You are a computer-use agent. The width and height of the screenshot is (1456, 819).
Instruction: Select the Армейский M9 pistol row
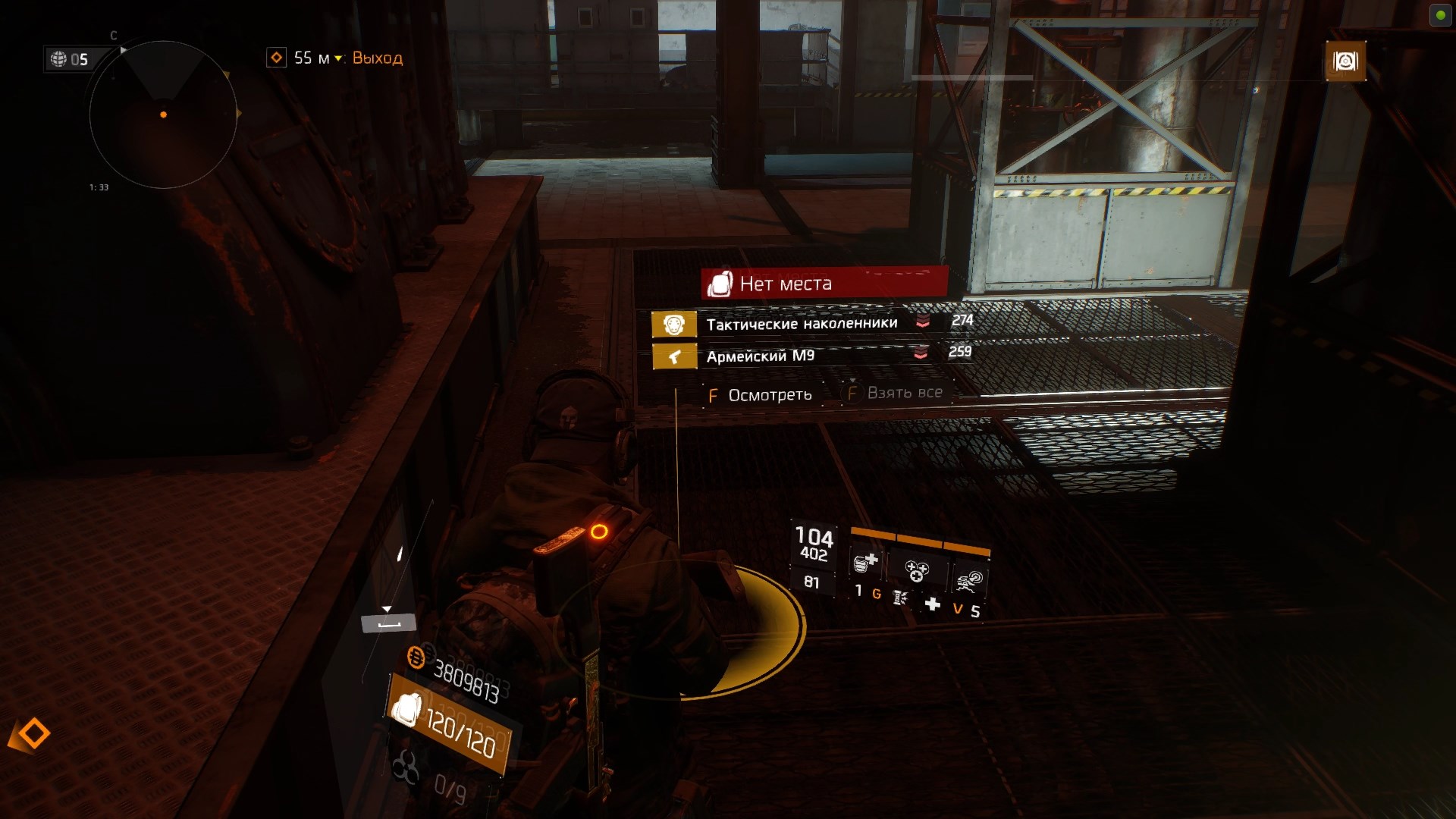point(761,356)
